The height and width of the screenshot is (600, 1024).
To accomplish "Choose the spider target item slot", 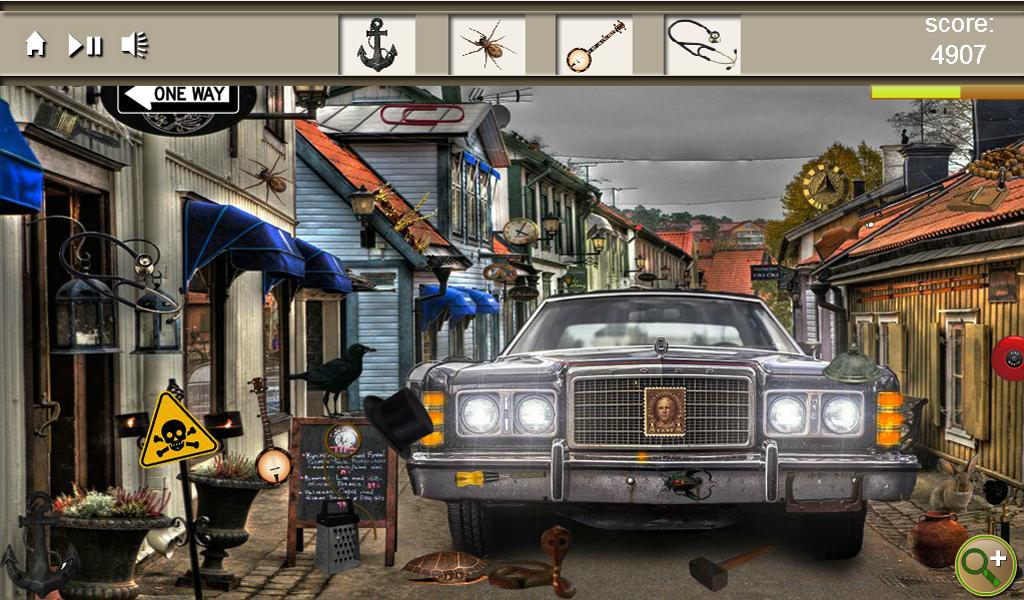I will pyautogui.click(x=487, y=45).
